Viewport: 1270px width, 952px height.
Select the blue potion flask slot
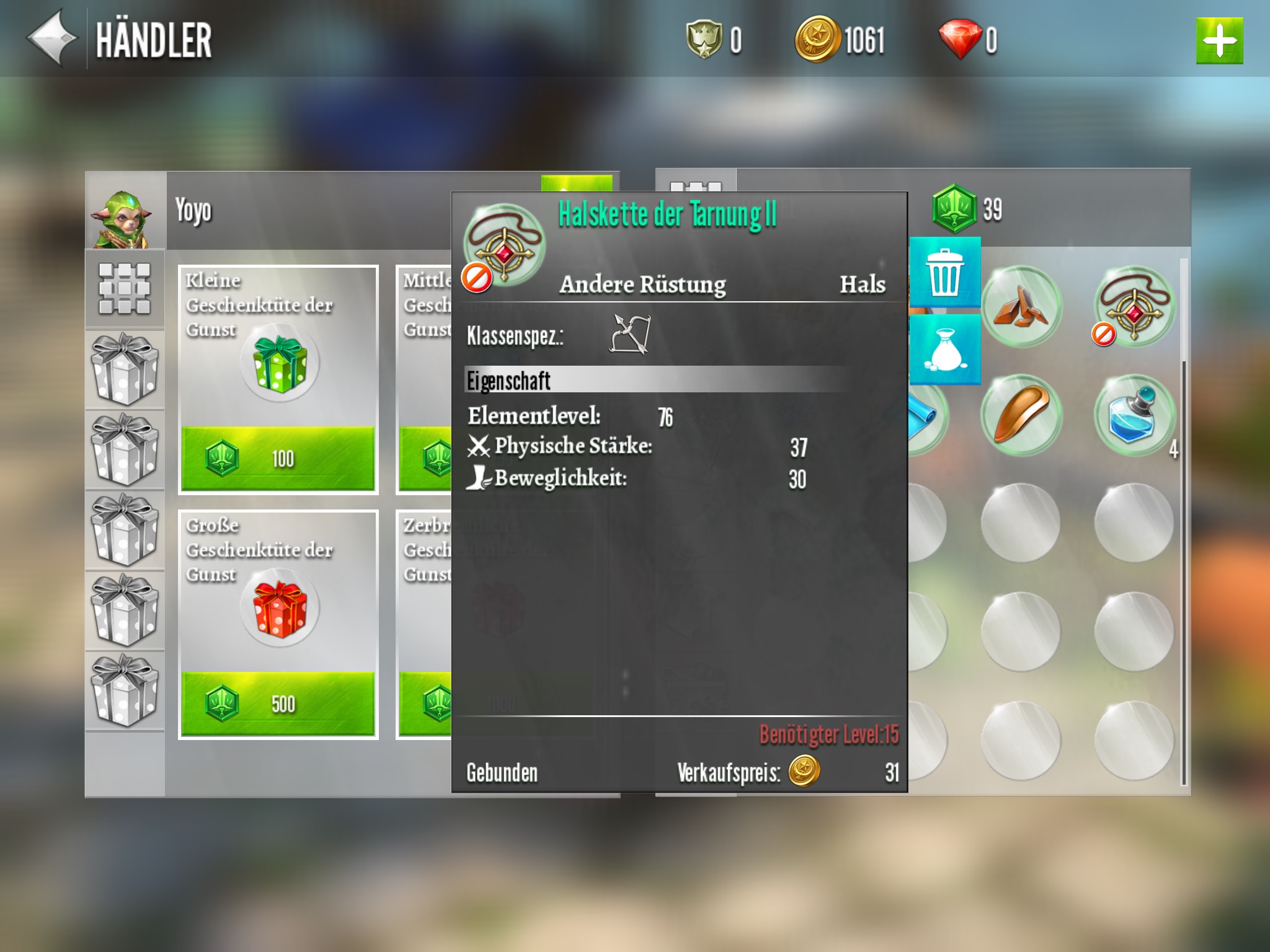coord(1134,414)
